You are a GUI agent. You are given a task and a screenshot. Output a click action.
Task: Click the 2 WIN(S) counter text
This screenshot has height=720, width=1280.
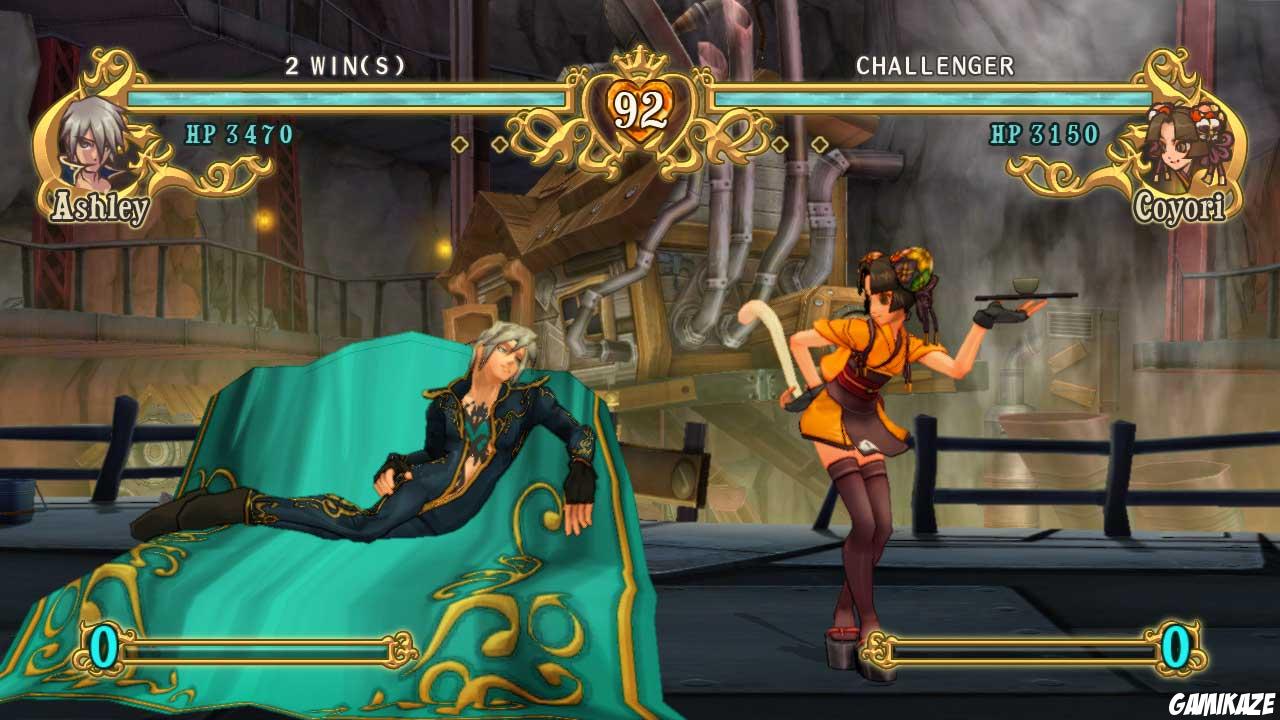tap(345, 66)
